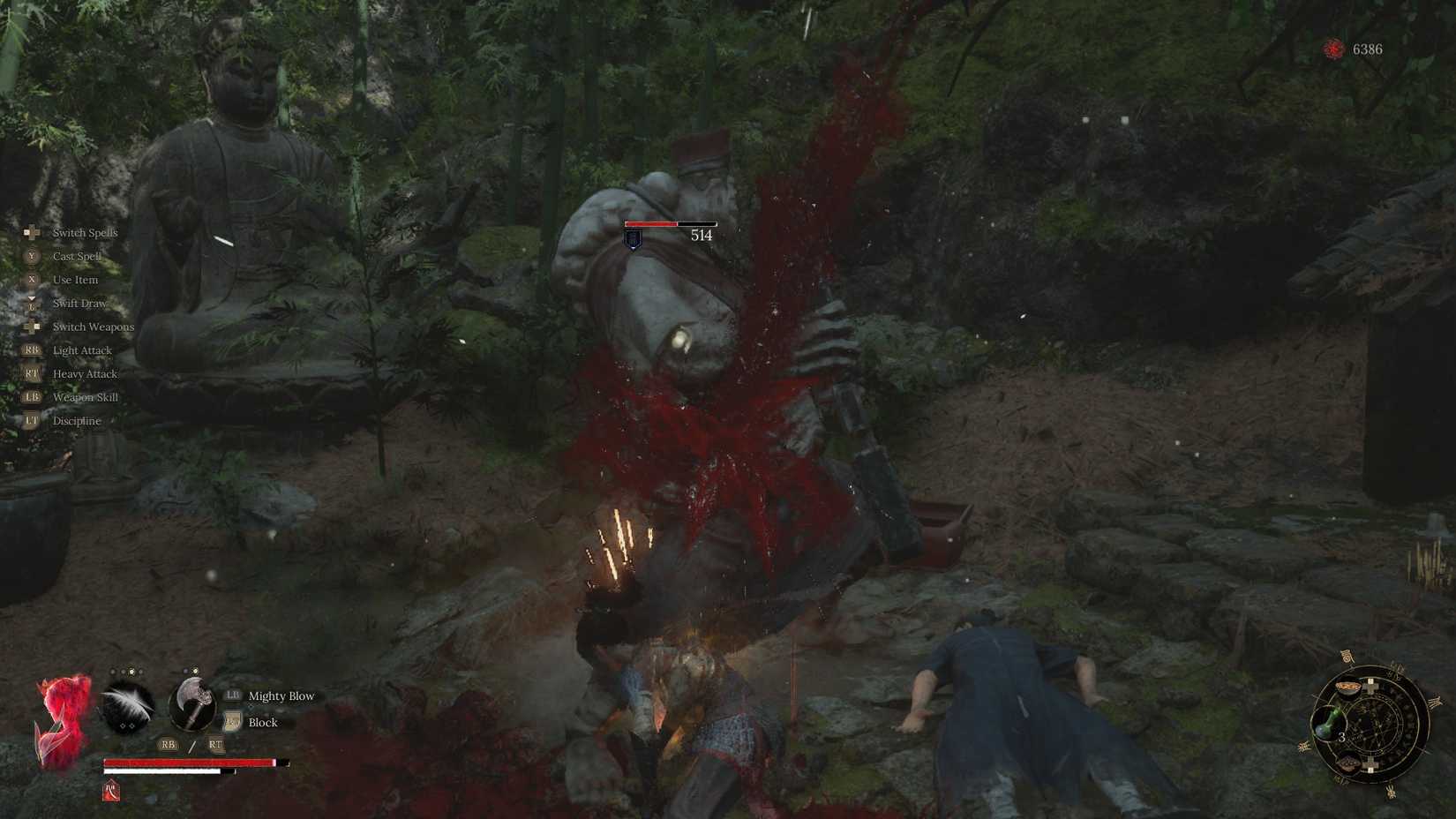The height and width of the screenshot is (819, 1456).
Task: Click the food item at the bottom of the wheel
Action: tap(1349, 763)
